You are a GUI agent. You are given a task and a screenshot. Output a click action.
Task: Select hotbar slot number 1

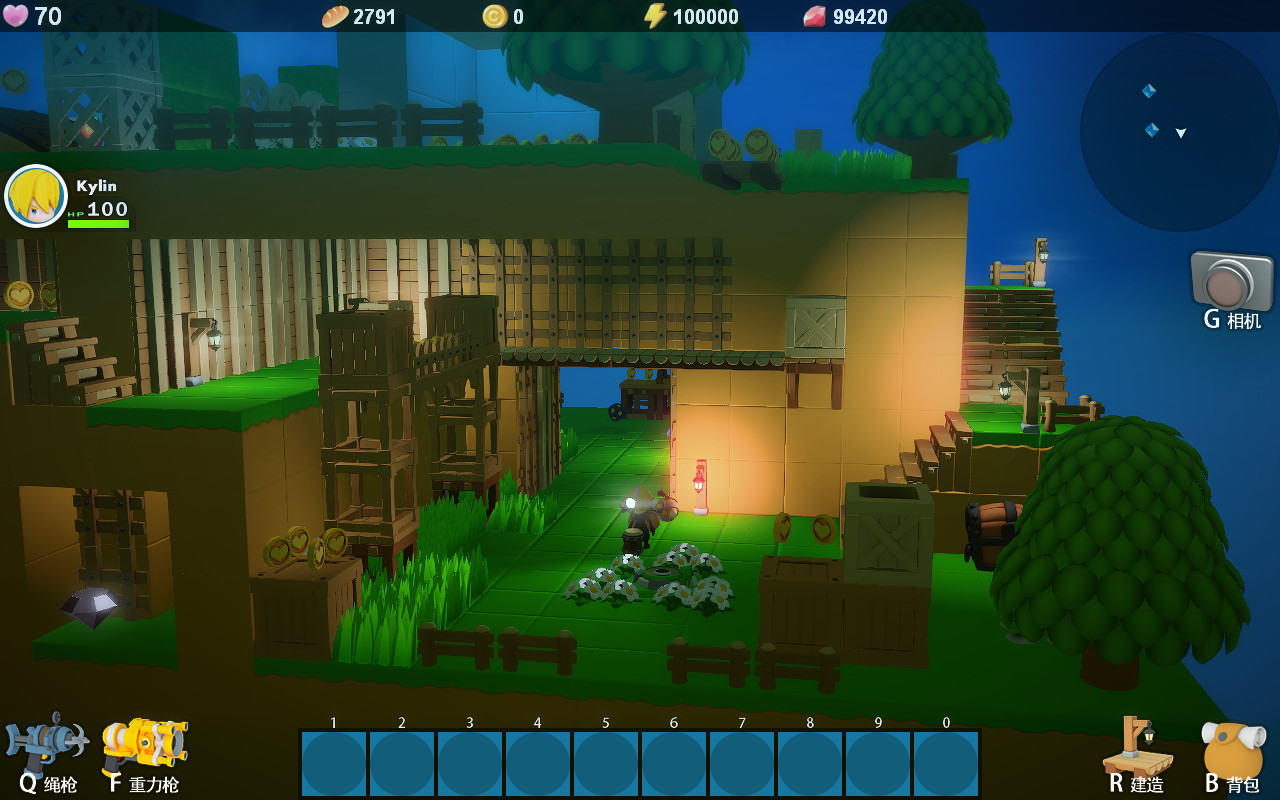(x=334, y=764)
